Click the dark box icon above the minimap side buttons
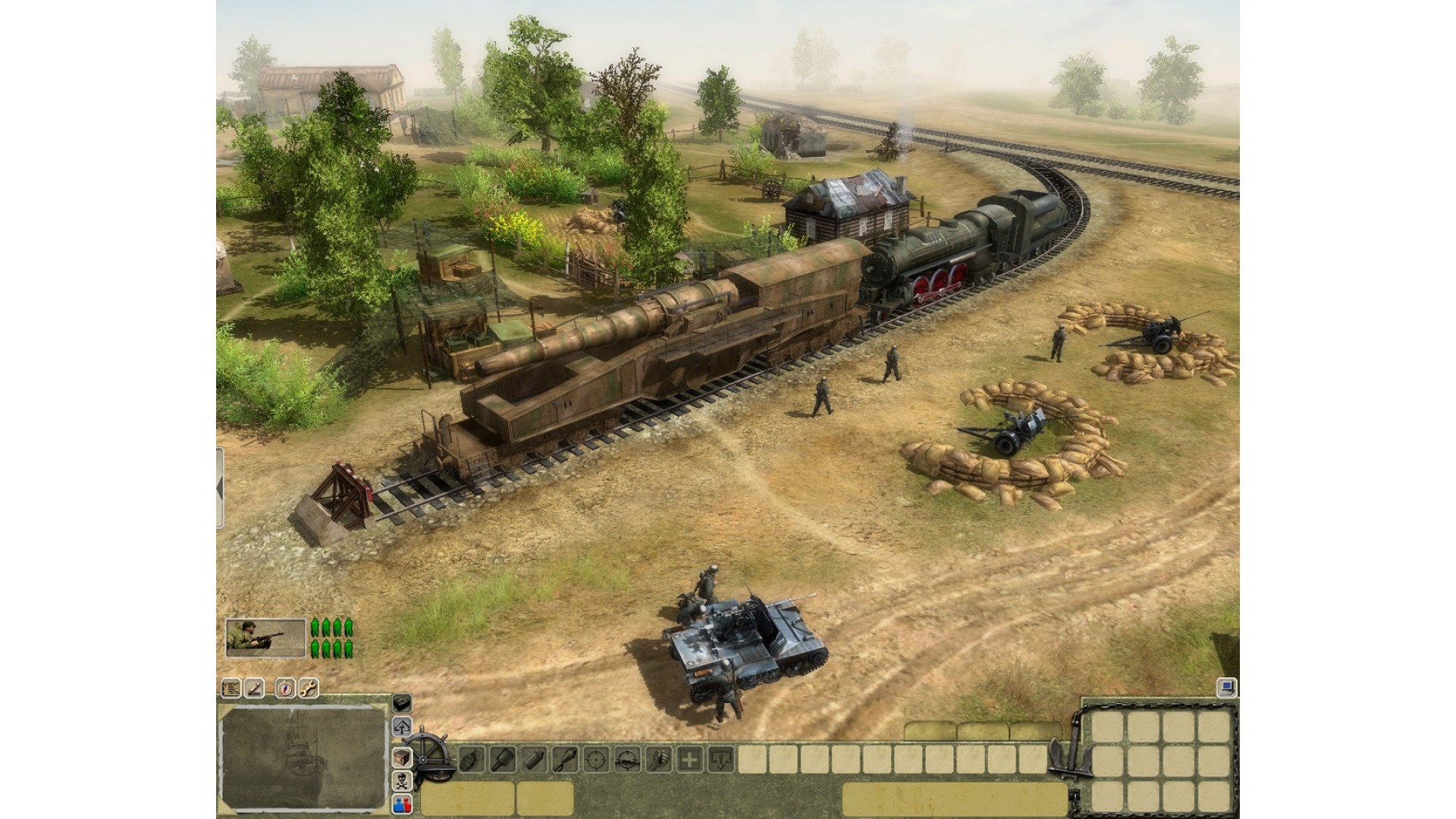Viewport: 1456px width, 819px height. tap(401, 703)
